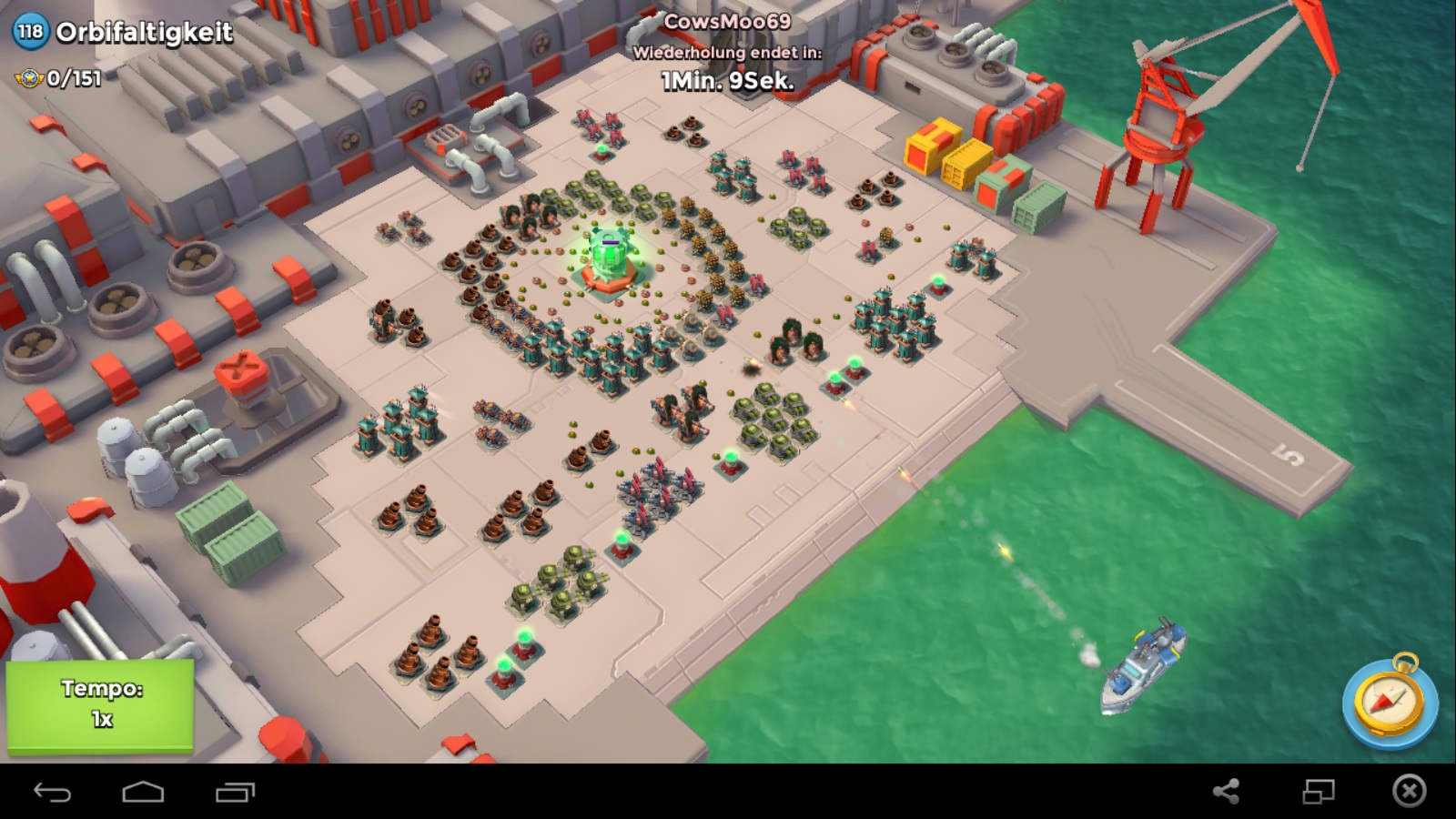Image resolution: width=1456 pixels, height=819 pixels.
Task: Tap the compass button to exit replay
Action: click(1389, 703)
